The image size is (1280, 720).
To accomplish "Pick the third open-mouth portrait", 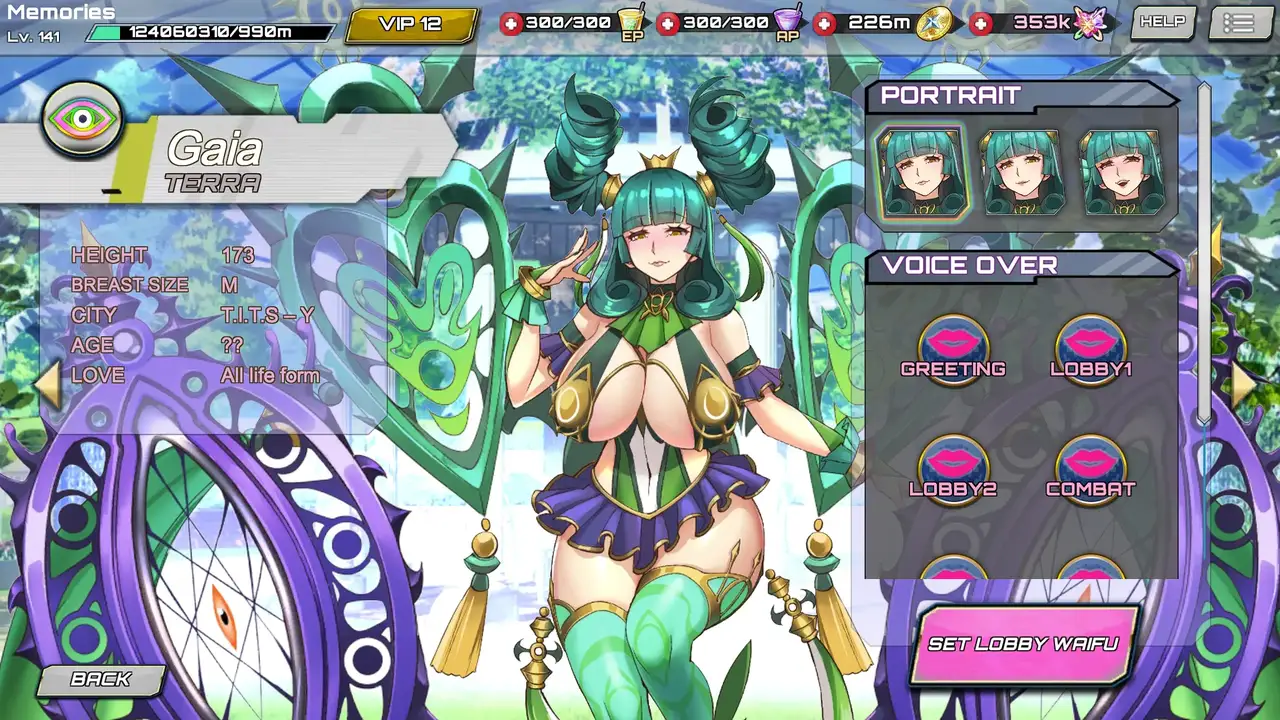I will (x=1121, y=172).
